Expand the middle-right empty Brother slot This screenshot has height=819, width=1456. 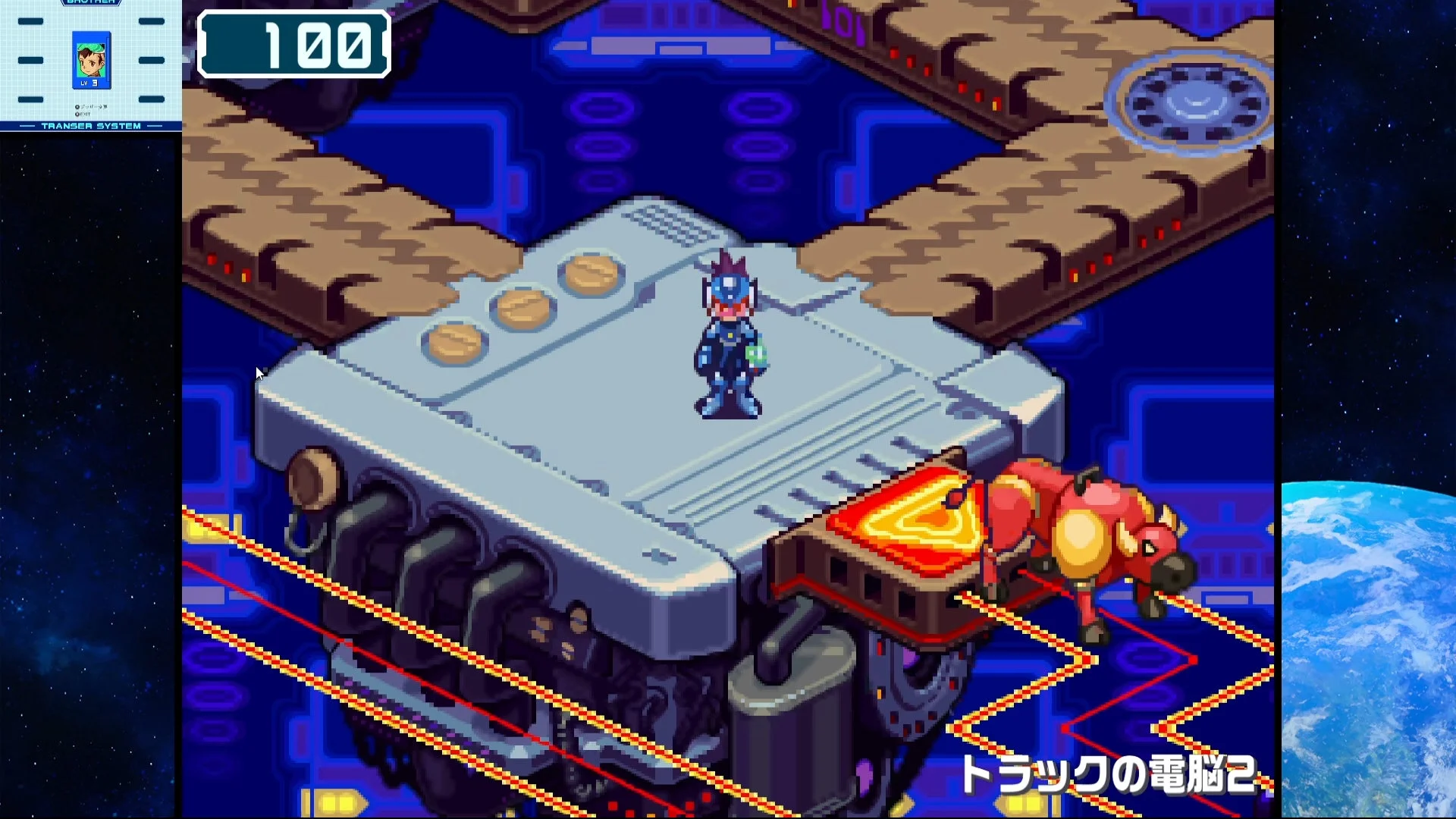[x=152, y=60]
